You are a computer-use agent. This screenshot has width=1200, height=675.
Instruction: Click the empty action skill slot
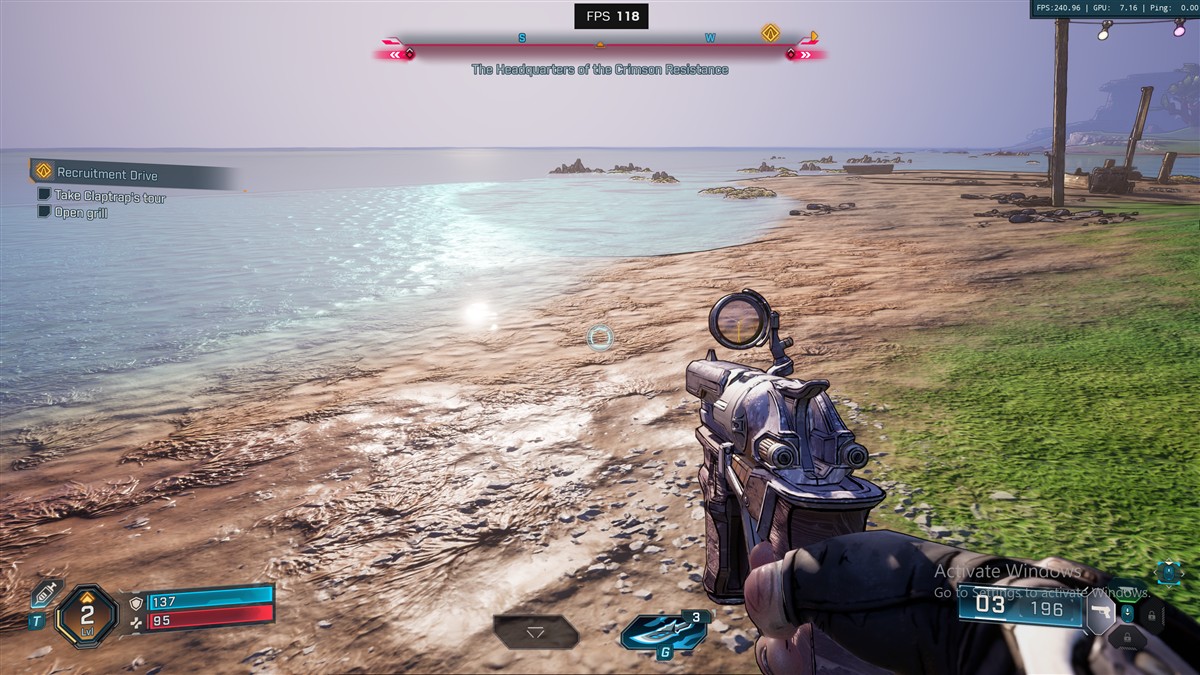pos(535,632)
